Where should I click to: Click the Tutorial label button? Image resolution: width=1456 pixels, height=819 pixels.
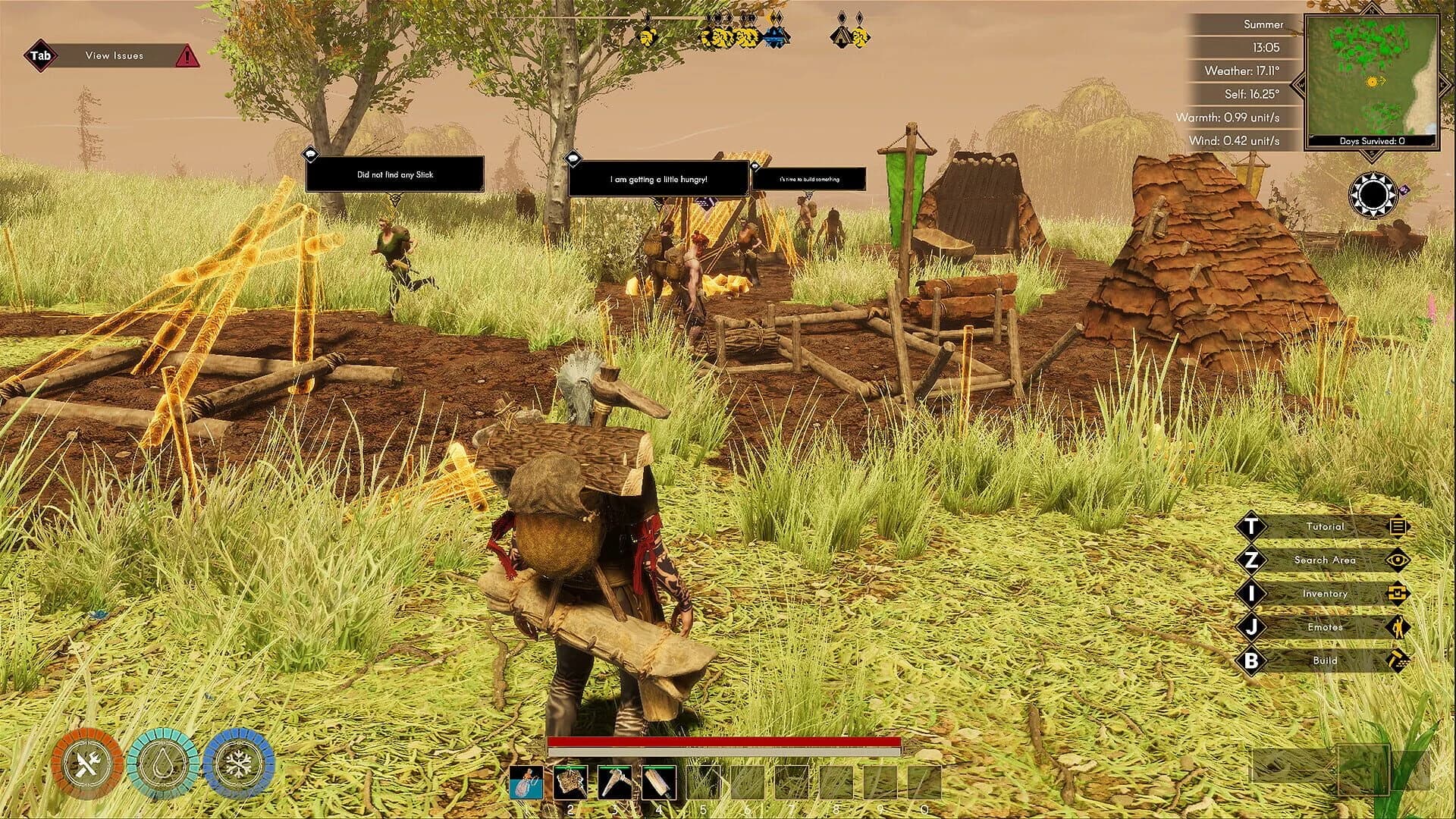(1327, 527)
